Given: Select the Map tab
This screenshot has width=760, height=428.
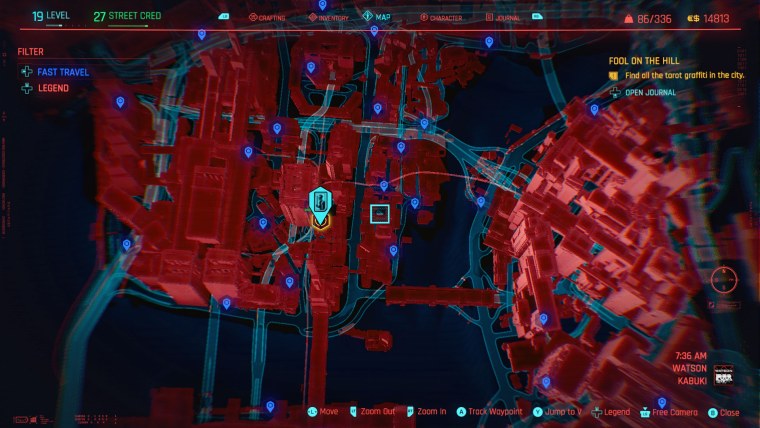Looking at the screenshot, I should (381, 17).
